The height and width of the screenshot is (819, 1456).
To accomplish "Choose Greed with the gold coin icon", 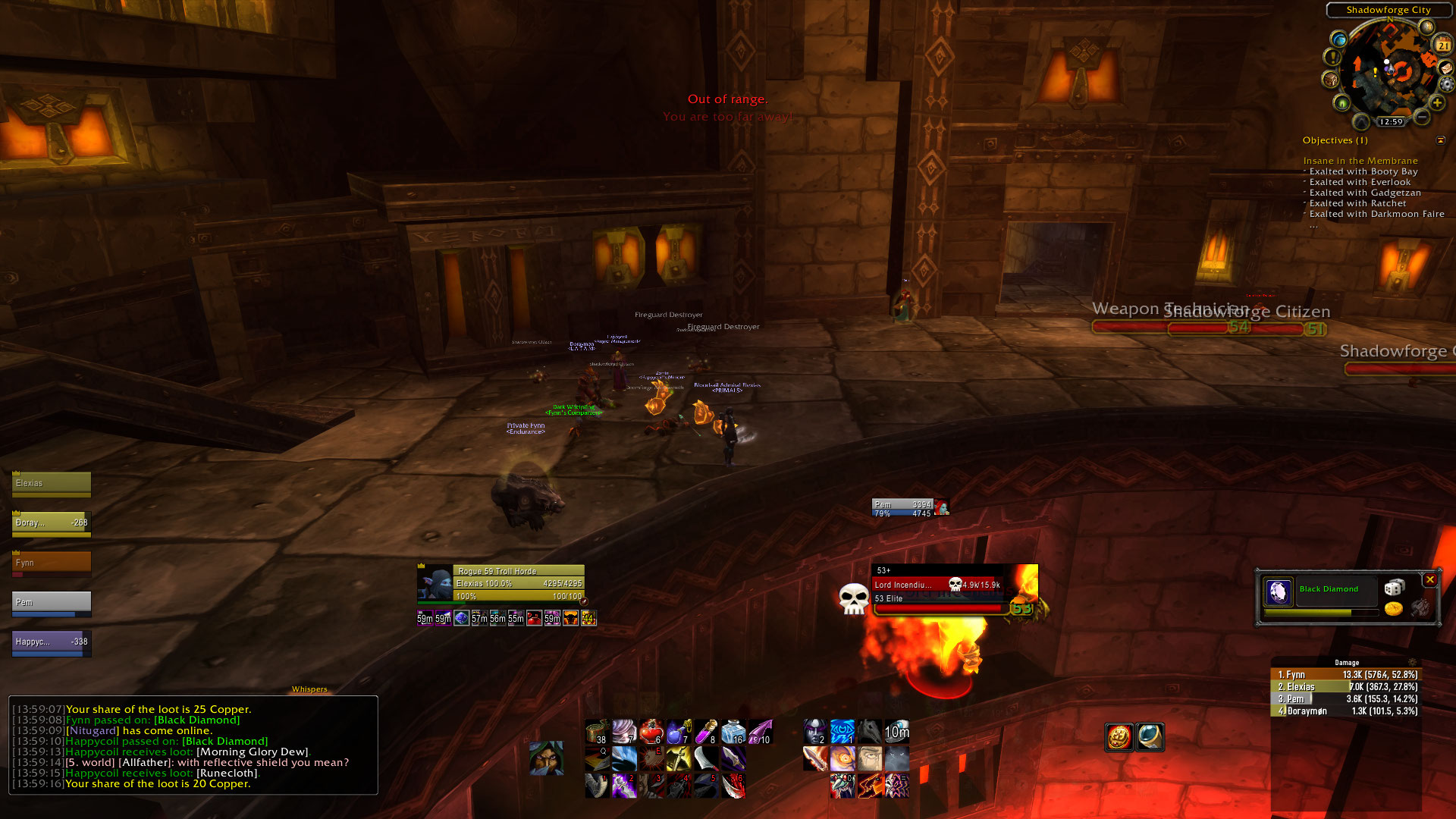I will (1394, 610).
